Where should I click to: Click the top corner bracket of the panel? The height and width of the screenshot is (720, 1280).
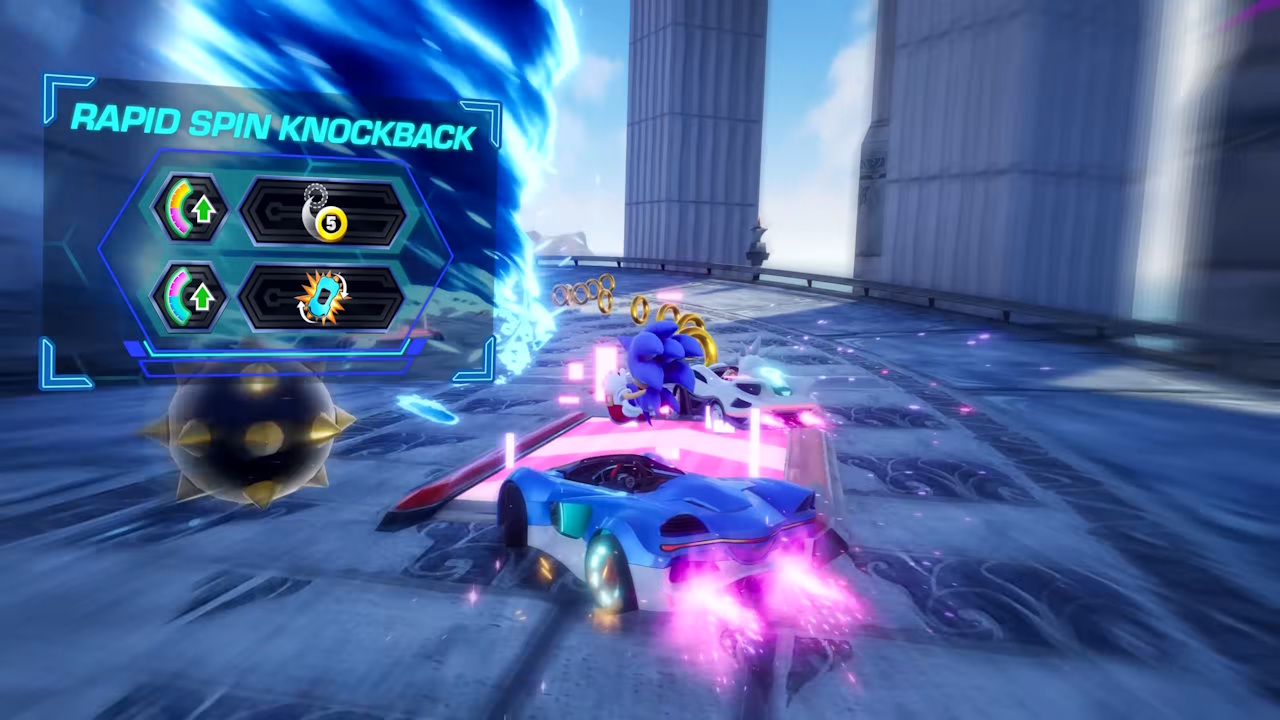(62, 93)
